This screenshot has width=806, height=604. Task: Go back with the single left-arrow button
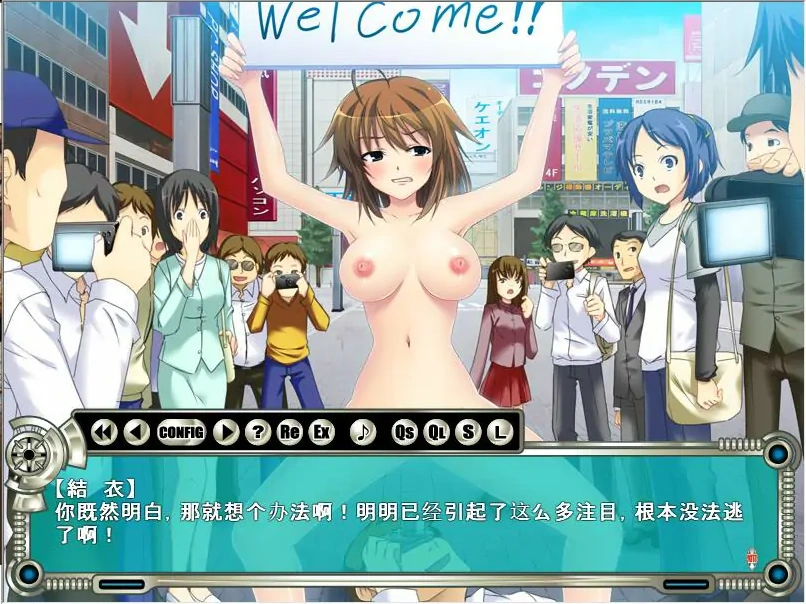[136, 432]
